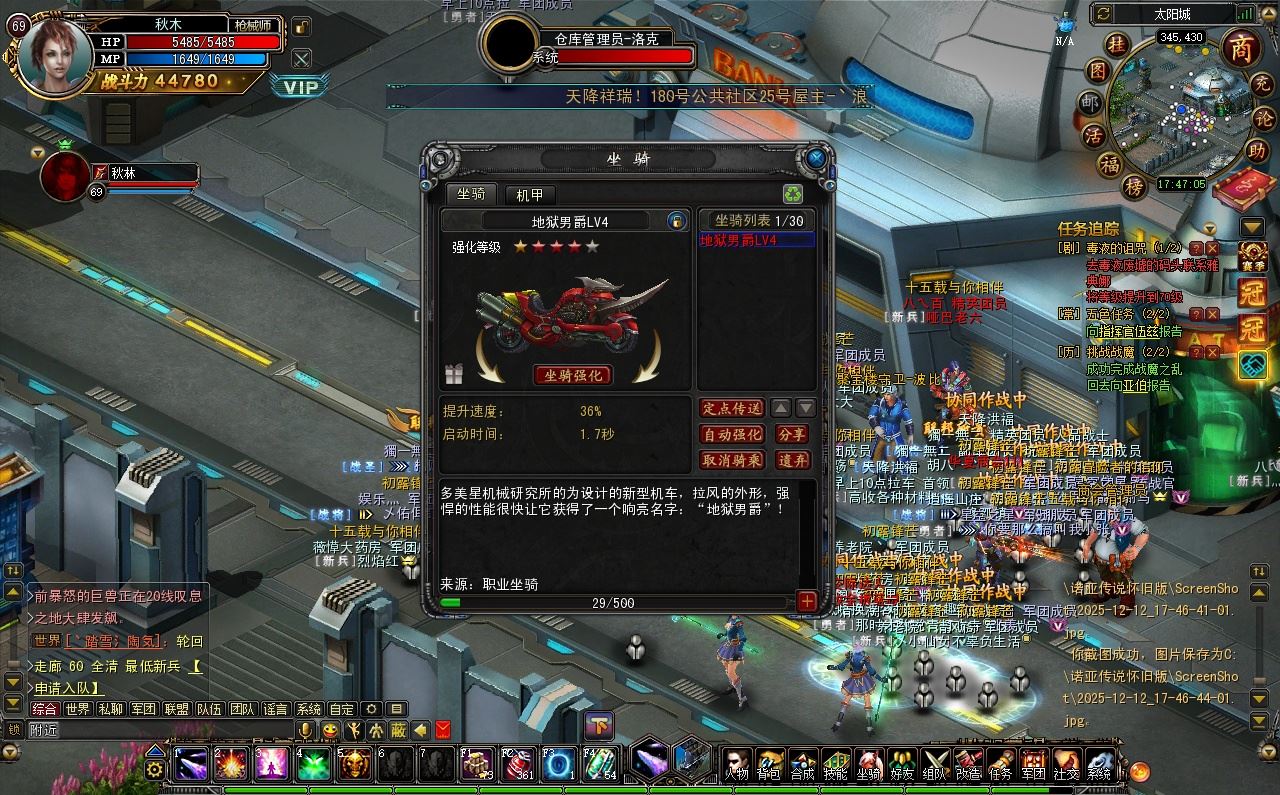This screenshot has width=1280, height=795.
Task: Open 任务 quests from the menu bar
Action: [x=1000, y=765]
